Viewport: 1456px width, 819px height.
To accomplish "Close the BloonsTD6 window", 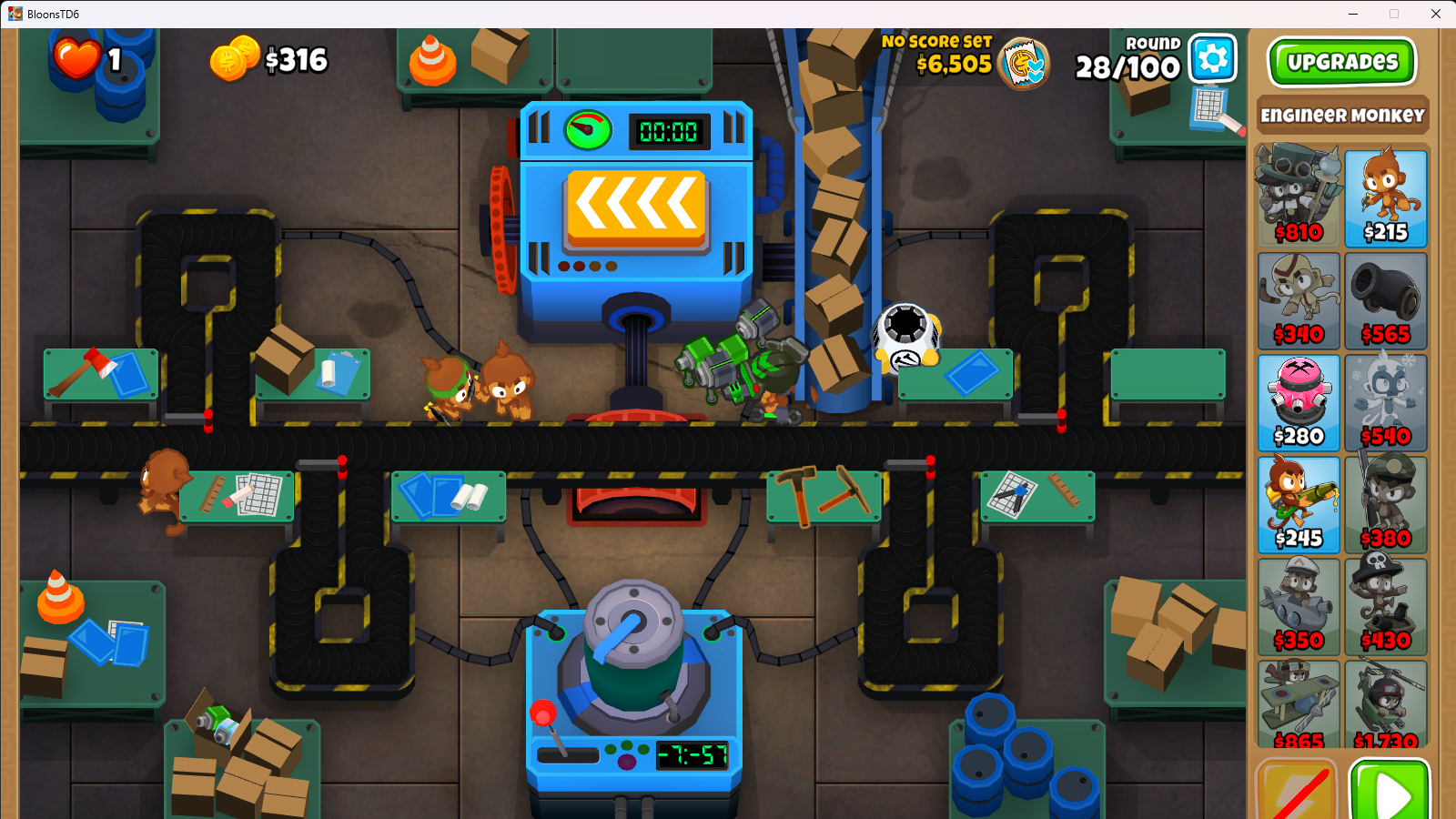I will tap(1436, 14).
